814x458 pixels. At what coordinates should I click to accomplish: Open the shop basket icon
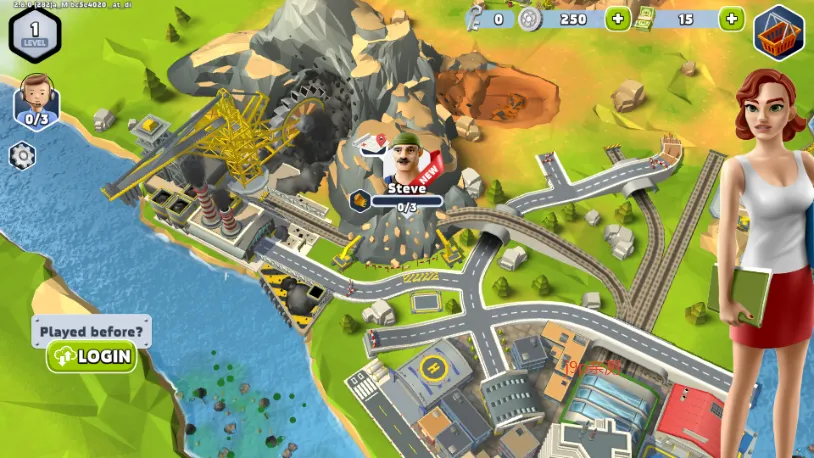pyautogui.click(x=778, y=32)
